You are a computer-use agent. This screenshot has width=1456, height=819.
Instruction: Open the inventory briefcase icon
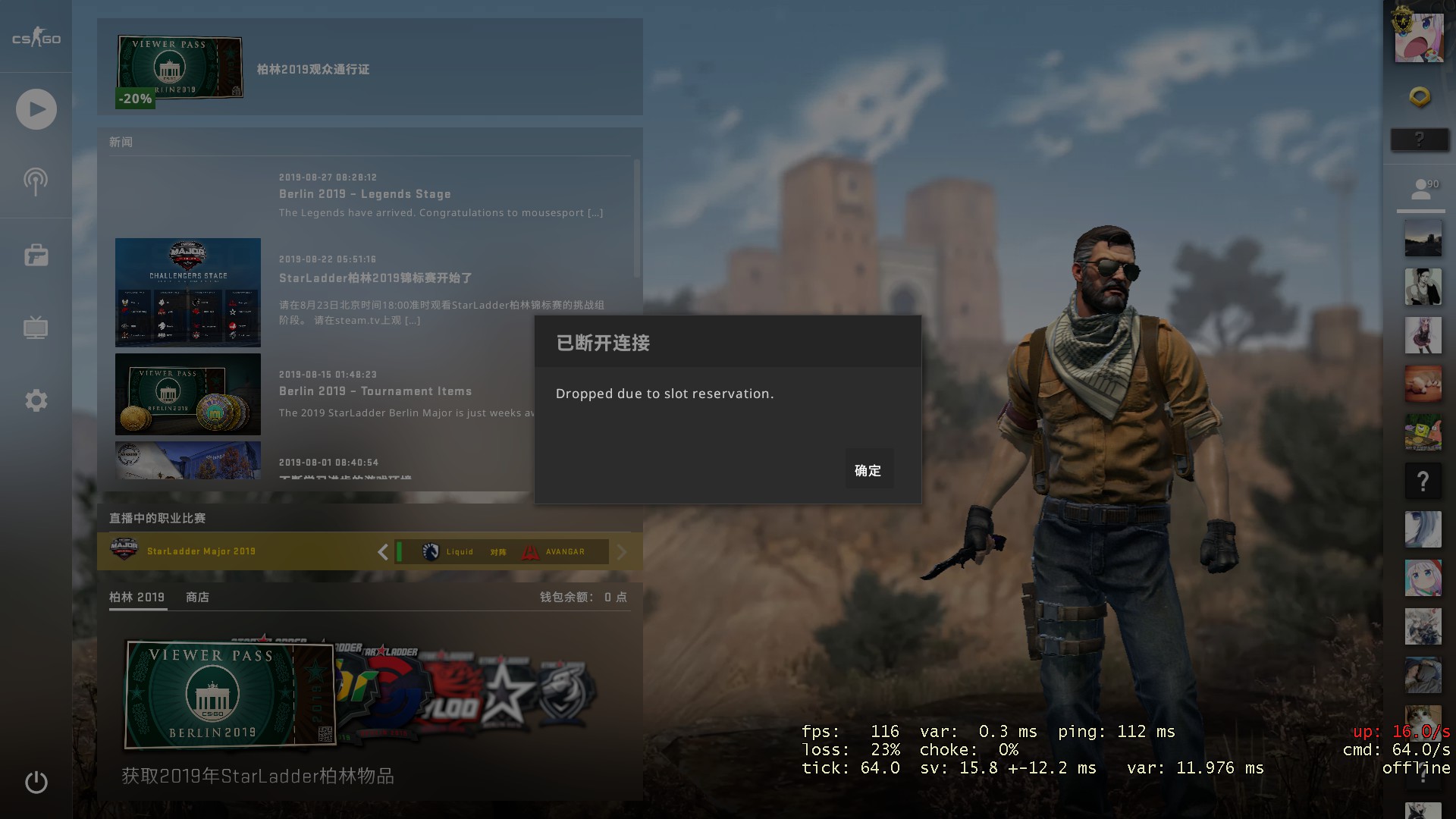36,256
